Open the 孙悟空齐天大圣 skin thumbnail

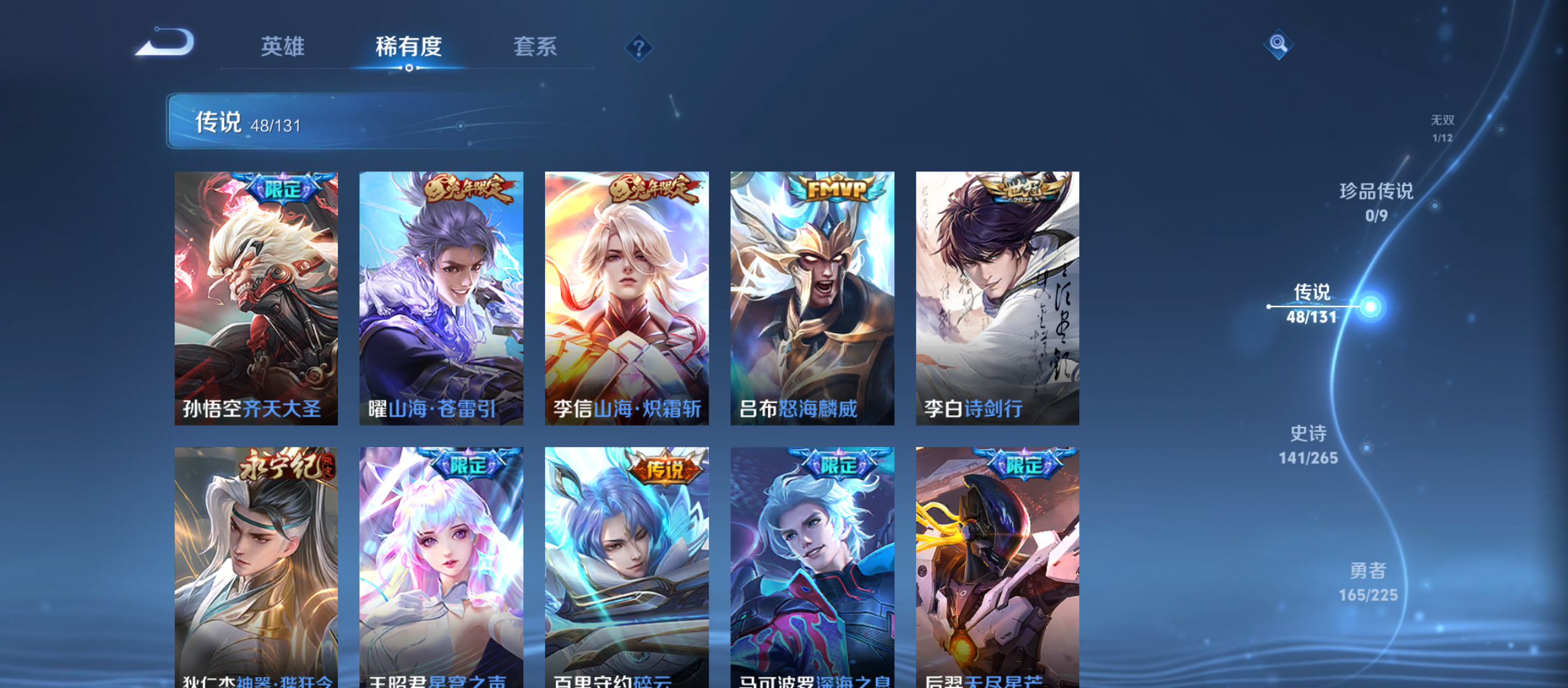[x=257, y=299]
